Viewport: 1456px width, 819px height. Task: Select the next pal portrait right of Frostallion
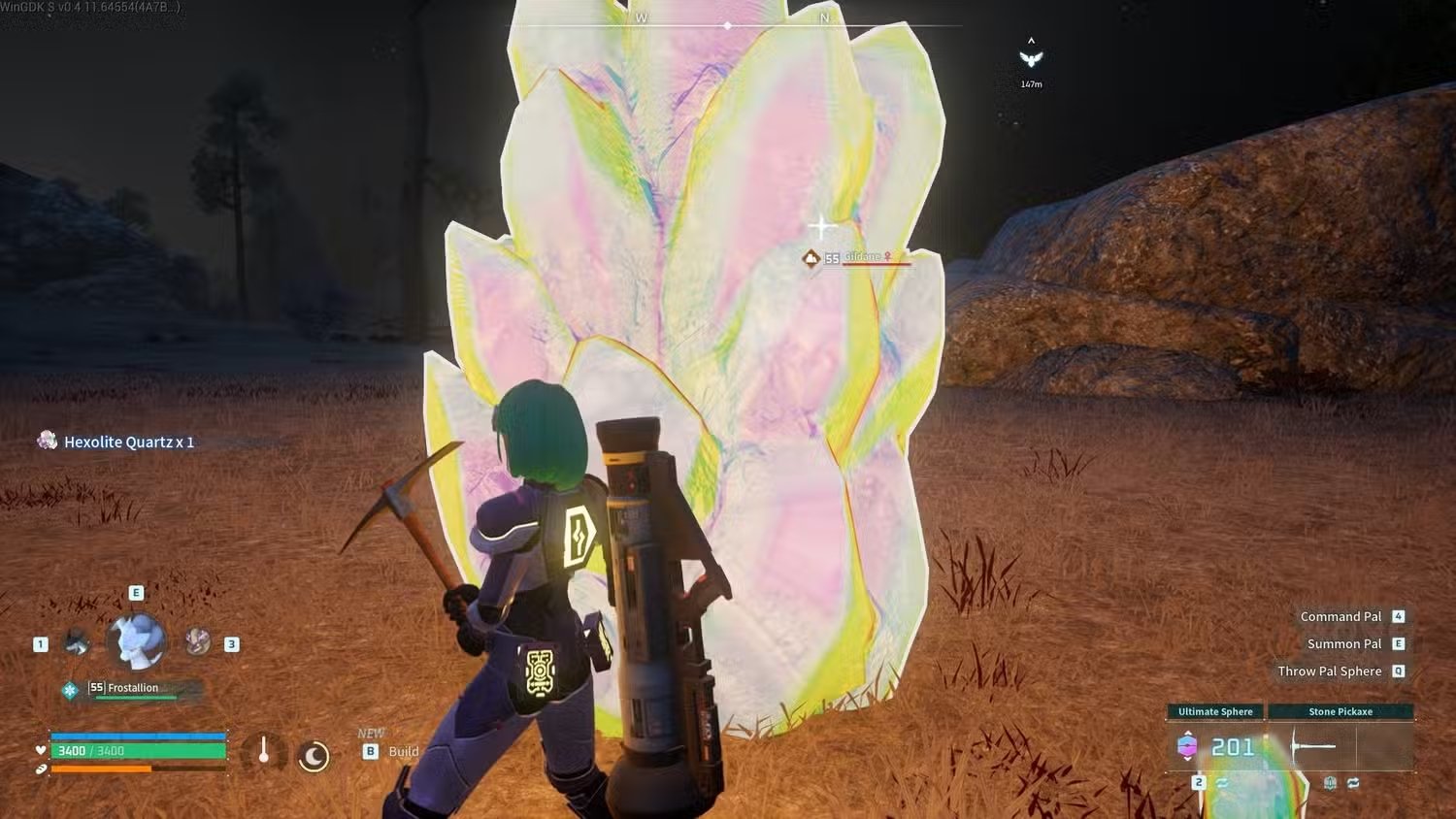pyautogui.click(x=198, y=641)
